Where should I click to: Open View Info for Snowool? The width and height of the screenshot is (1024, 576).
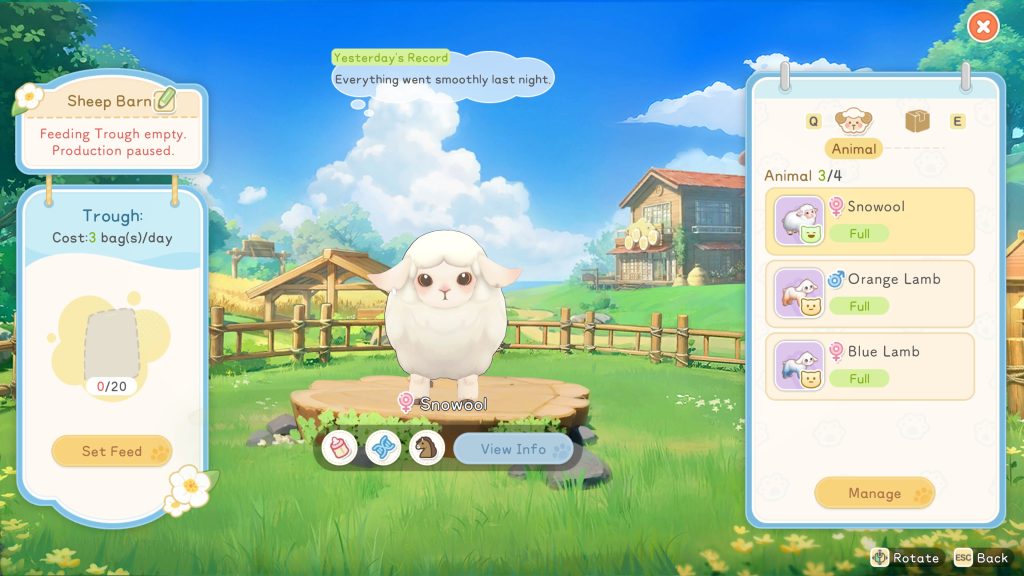pos(513,449)
